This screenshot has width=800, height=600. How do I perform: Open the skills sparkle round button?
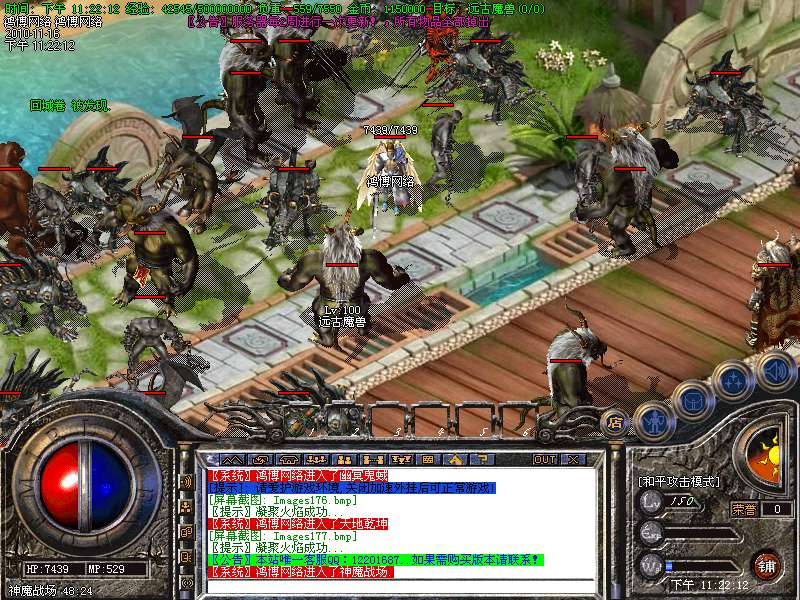(734, 381)
